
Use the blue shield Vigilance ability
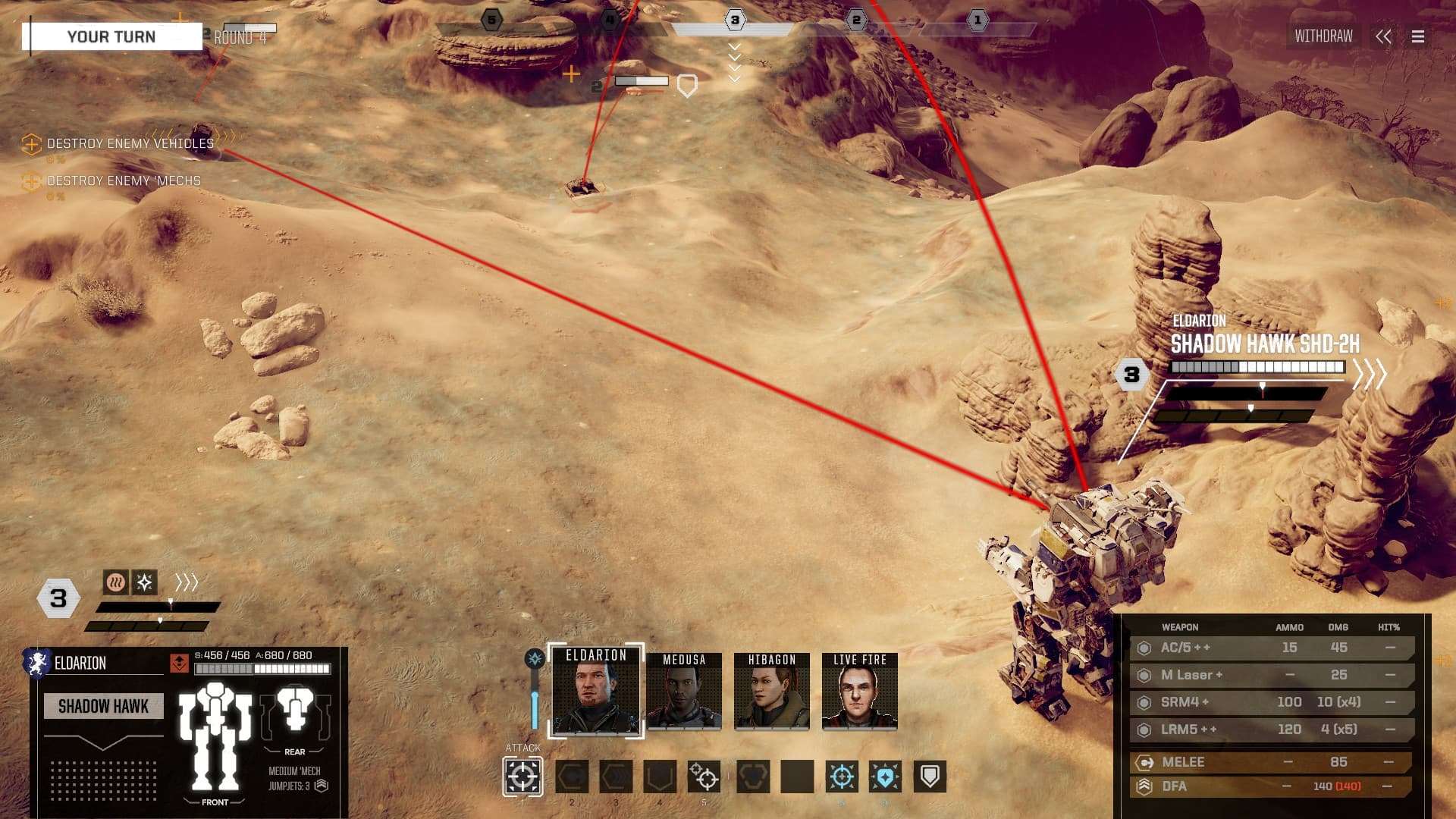[885, 777]
